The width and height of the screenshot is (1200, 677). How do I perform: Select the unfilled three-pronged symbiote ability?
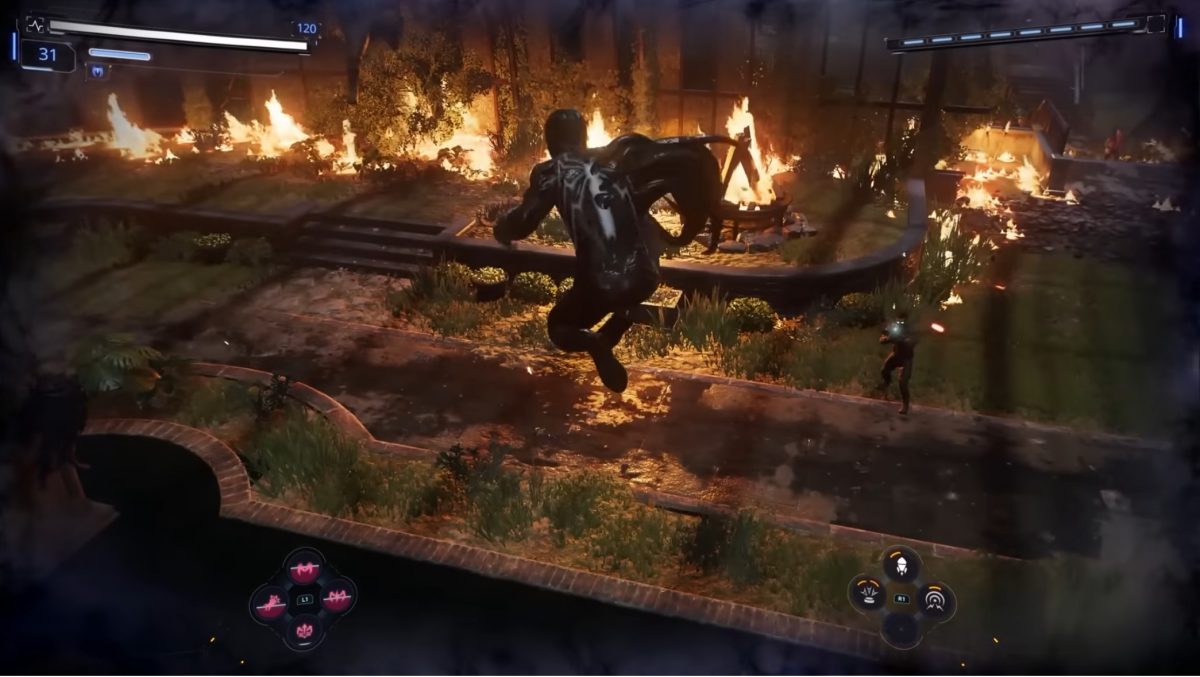(x=303, y=631)
